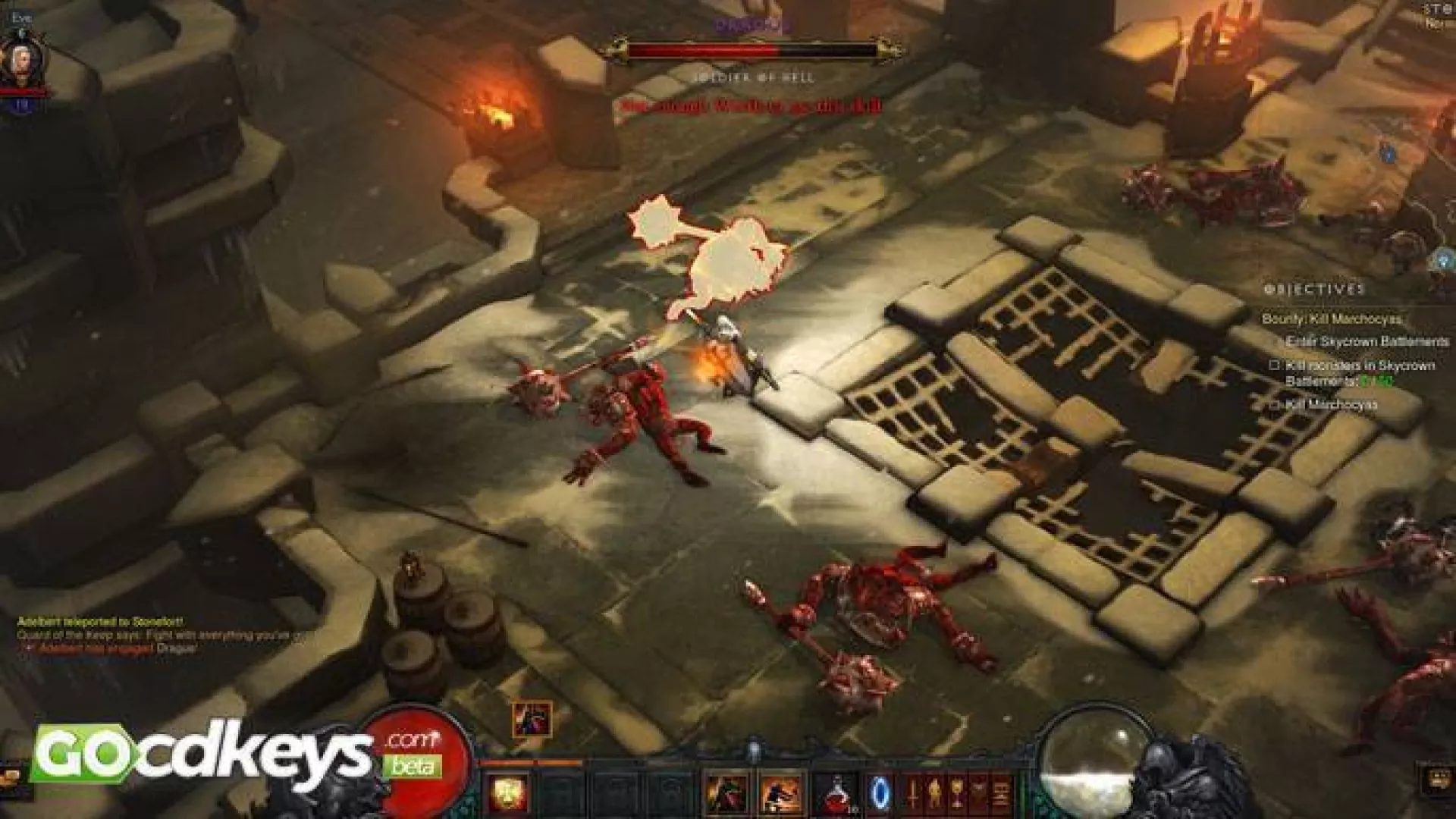This screenshot has width=1456, height=819.
Task: Click the active buff icon above the skill bar
Action: click(531, 719)
